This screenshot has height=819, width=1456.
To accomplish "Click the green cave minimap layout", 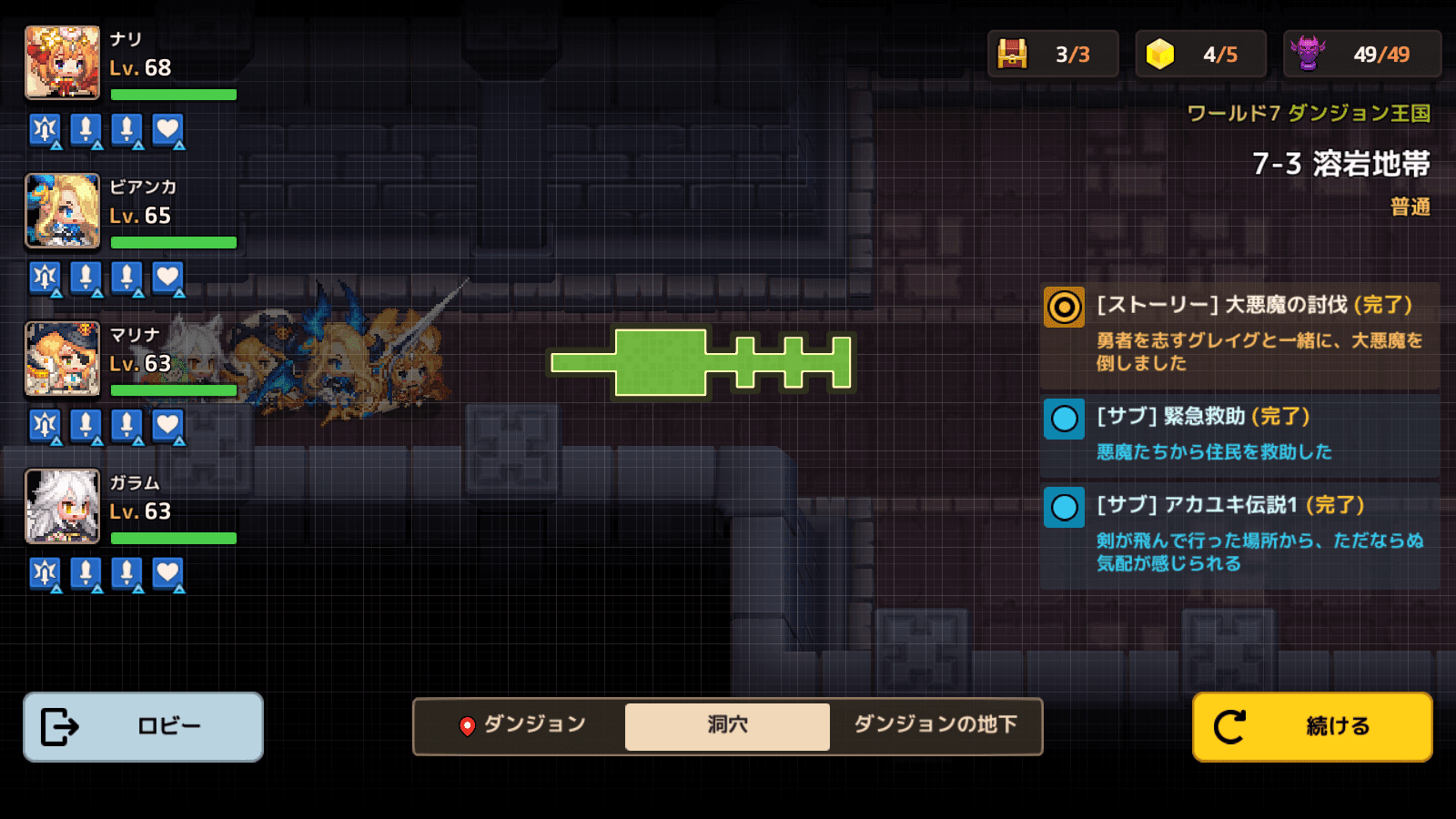I will pyautogui.click(x=701, y=362).
